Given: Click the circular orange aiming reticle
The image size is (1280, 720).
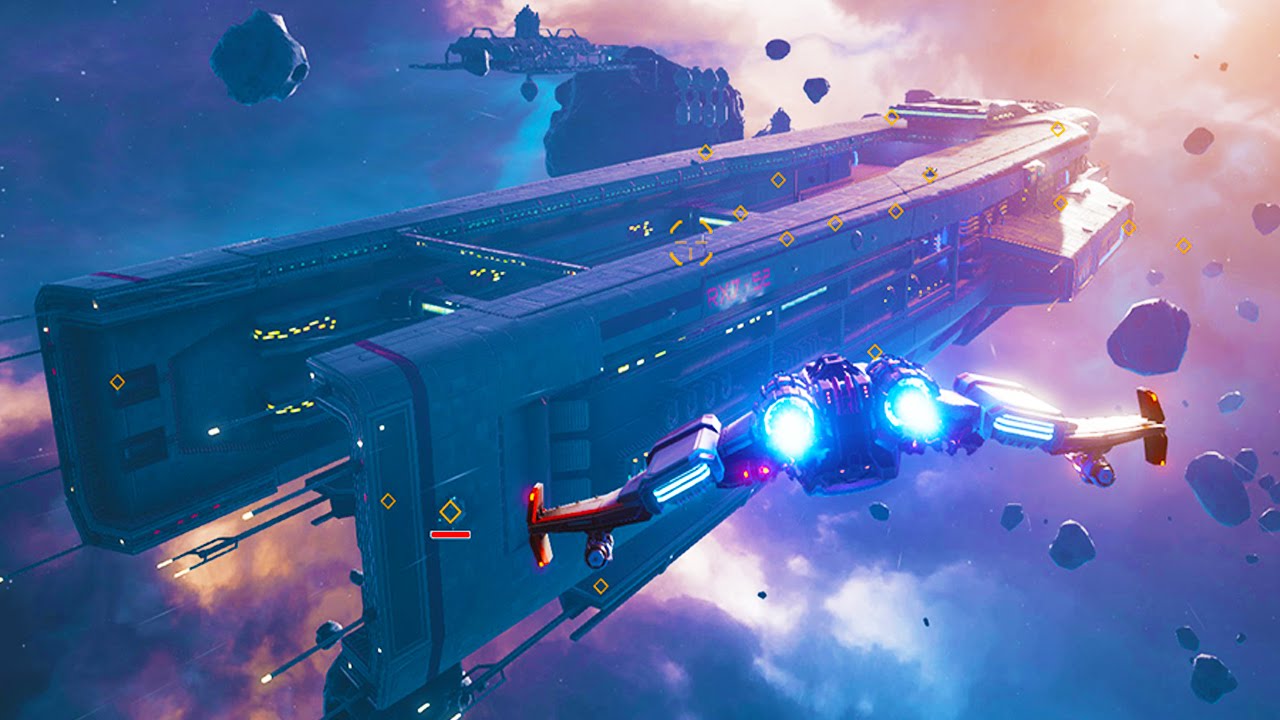Looking at the screenshot, I should [x=691, y=243].
